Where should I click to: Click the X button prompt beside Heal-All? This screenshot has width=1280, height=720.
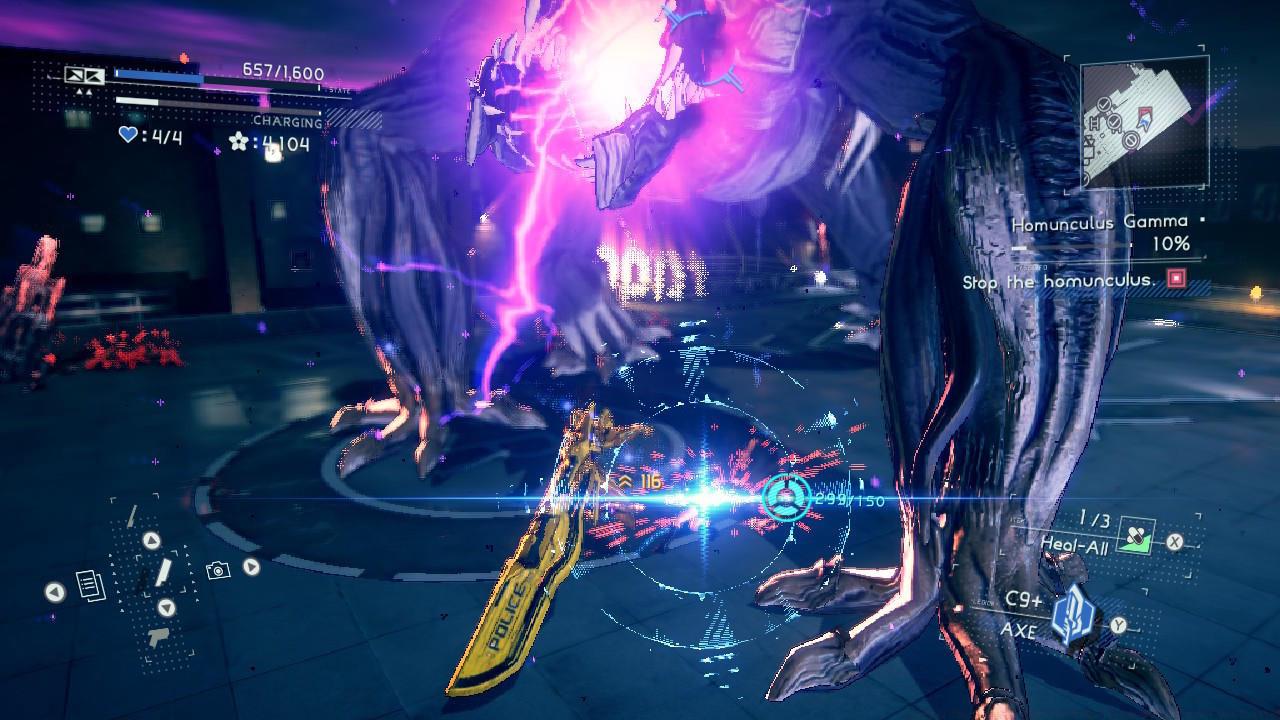pos(1173,541)
